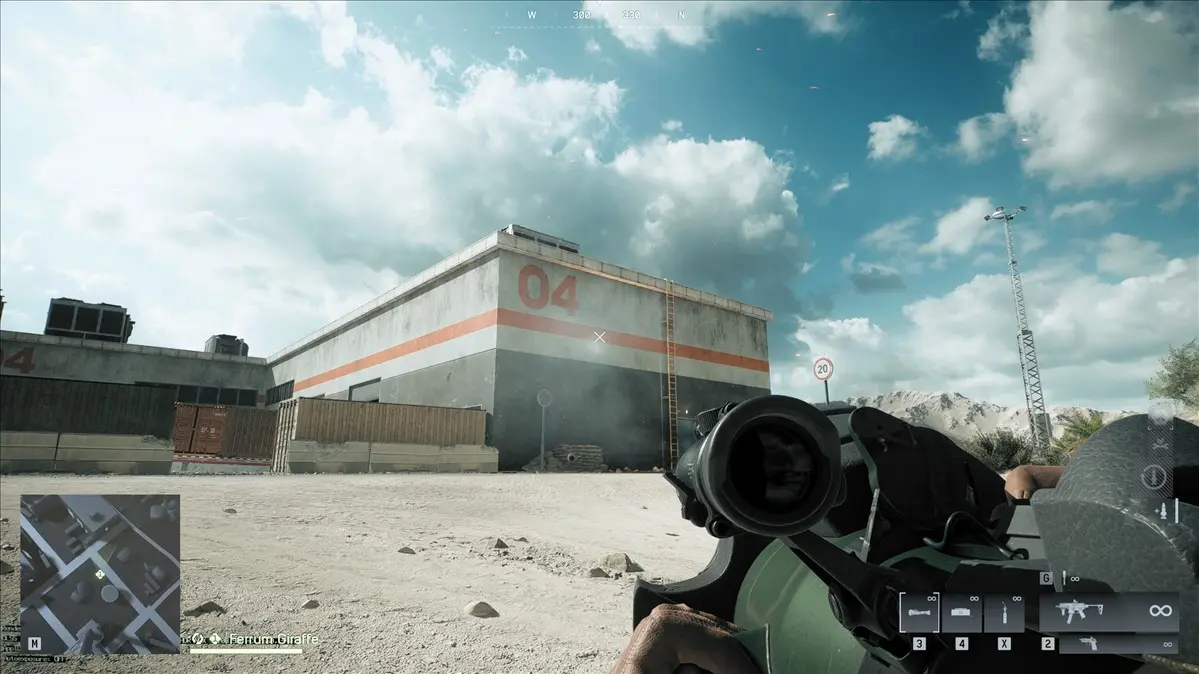Choose the ammo crate gadget slot
The image size is (1199, 674).
click(961, 612)
